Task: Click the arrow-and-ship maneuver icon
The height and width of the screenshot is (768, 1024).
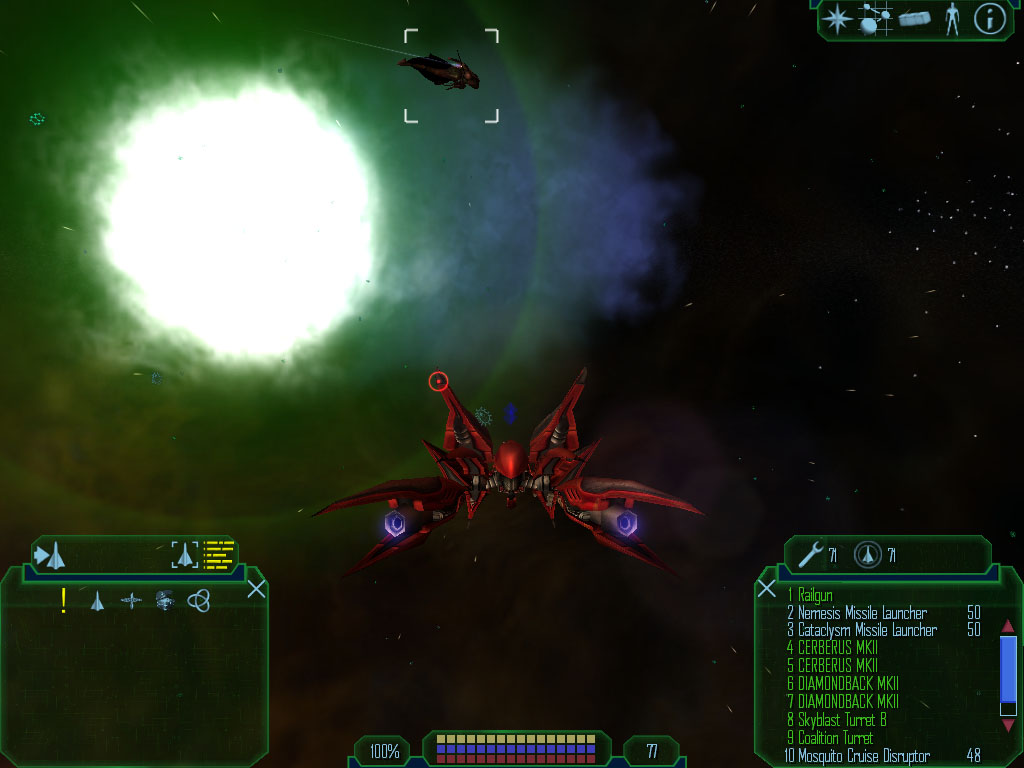Action: 50,554
